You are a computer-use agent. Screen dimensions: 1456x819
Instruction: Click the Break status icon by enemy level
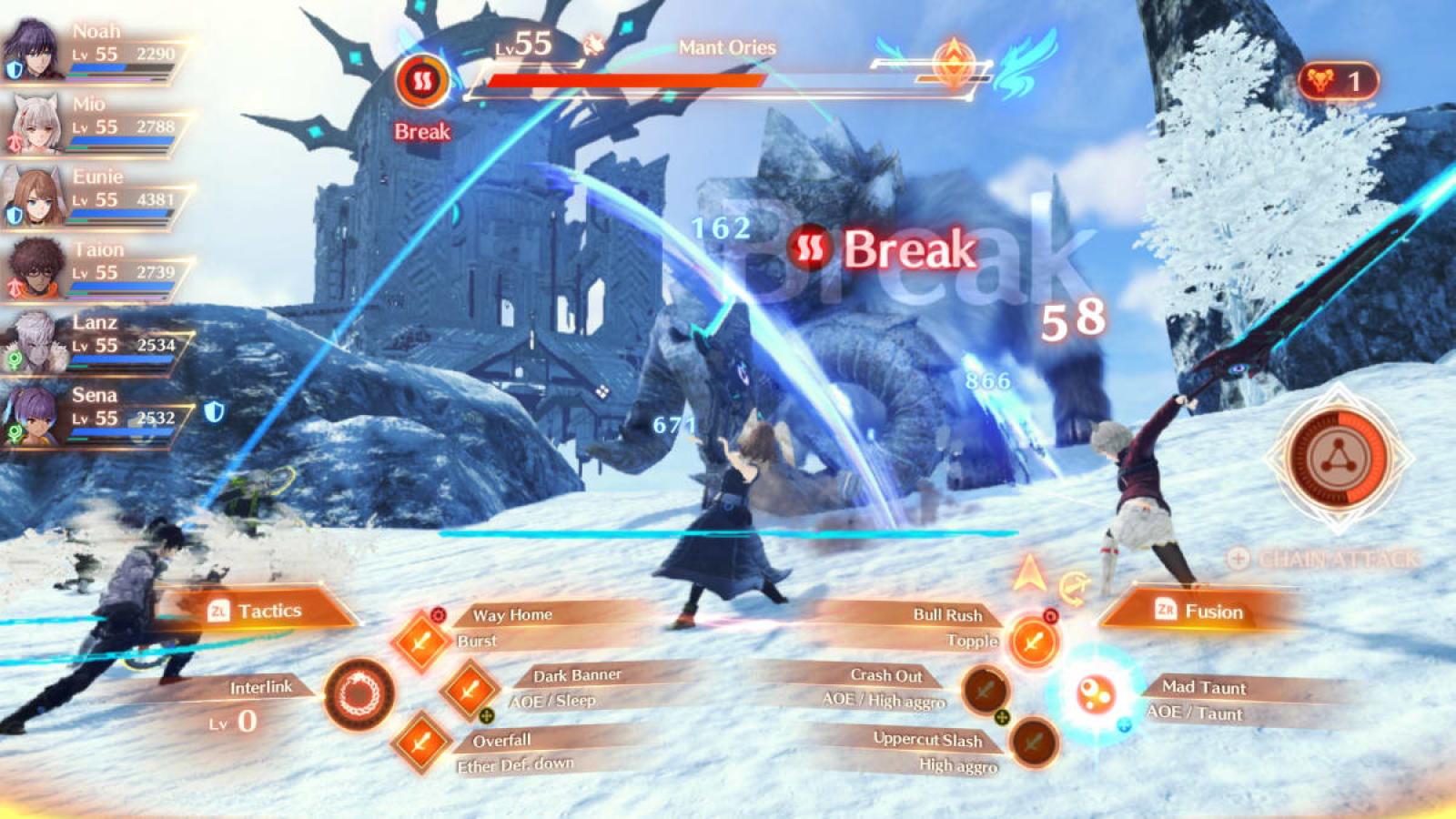pyautogui.click(x=421, y=82)
